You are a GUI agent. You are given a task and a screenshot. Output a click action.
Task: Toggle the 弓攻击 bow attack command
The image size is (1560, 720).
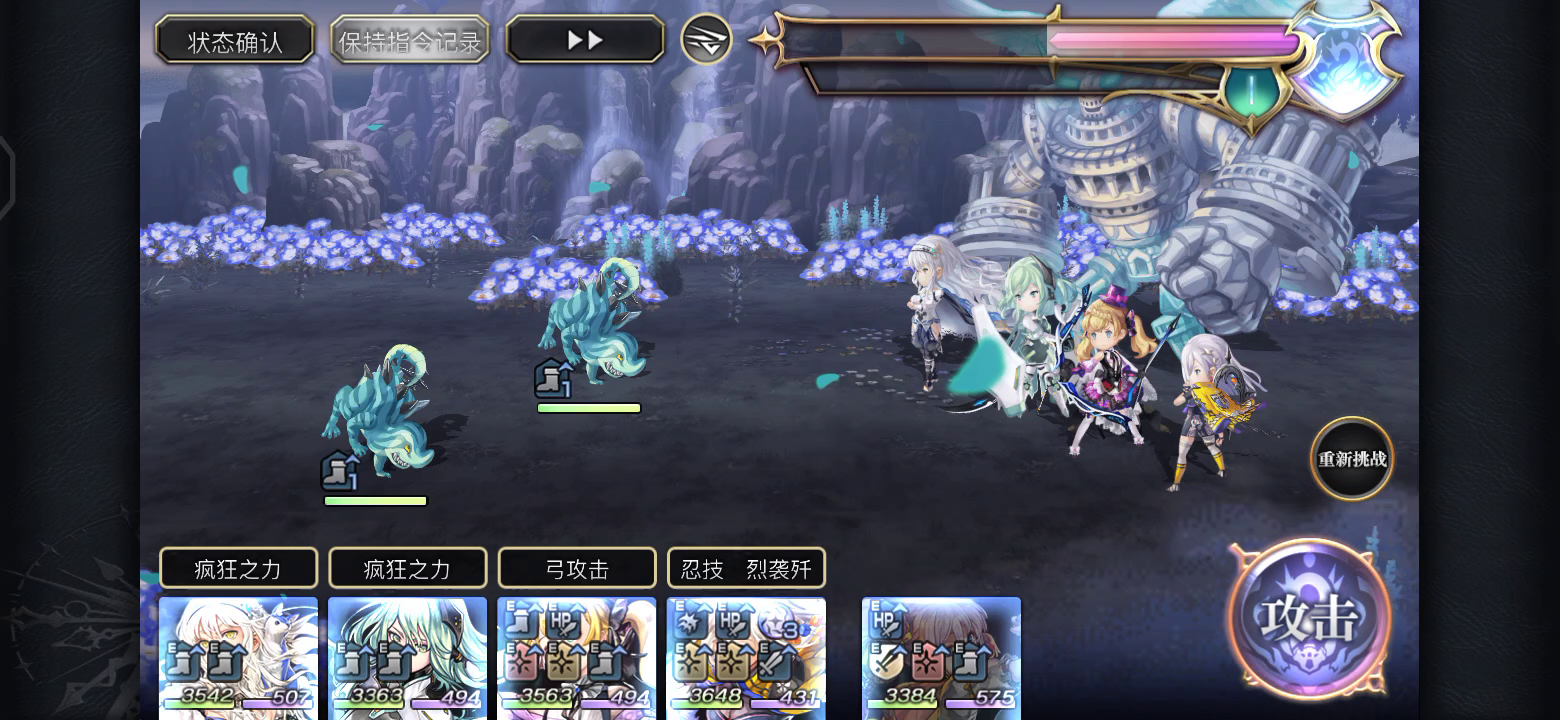click(577, 567)
